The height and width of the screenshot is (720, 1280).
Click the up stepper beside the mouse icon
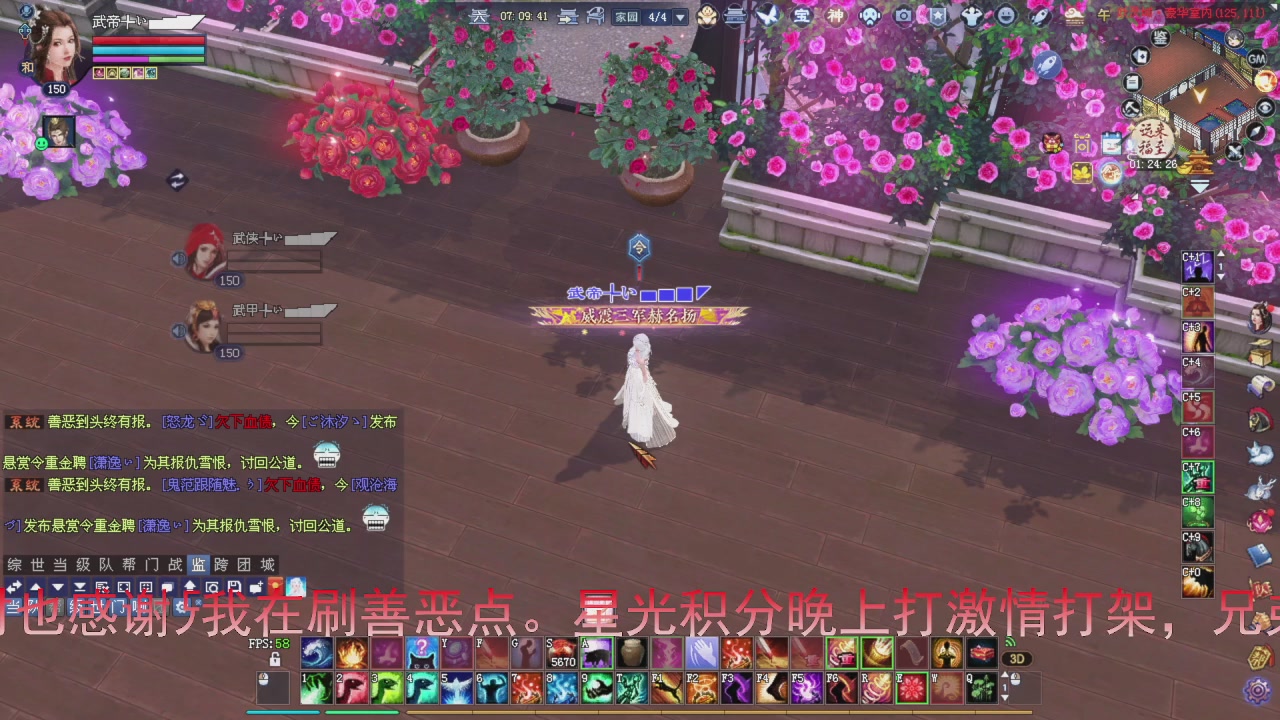point(1005,675)
